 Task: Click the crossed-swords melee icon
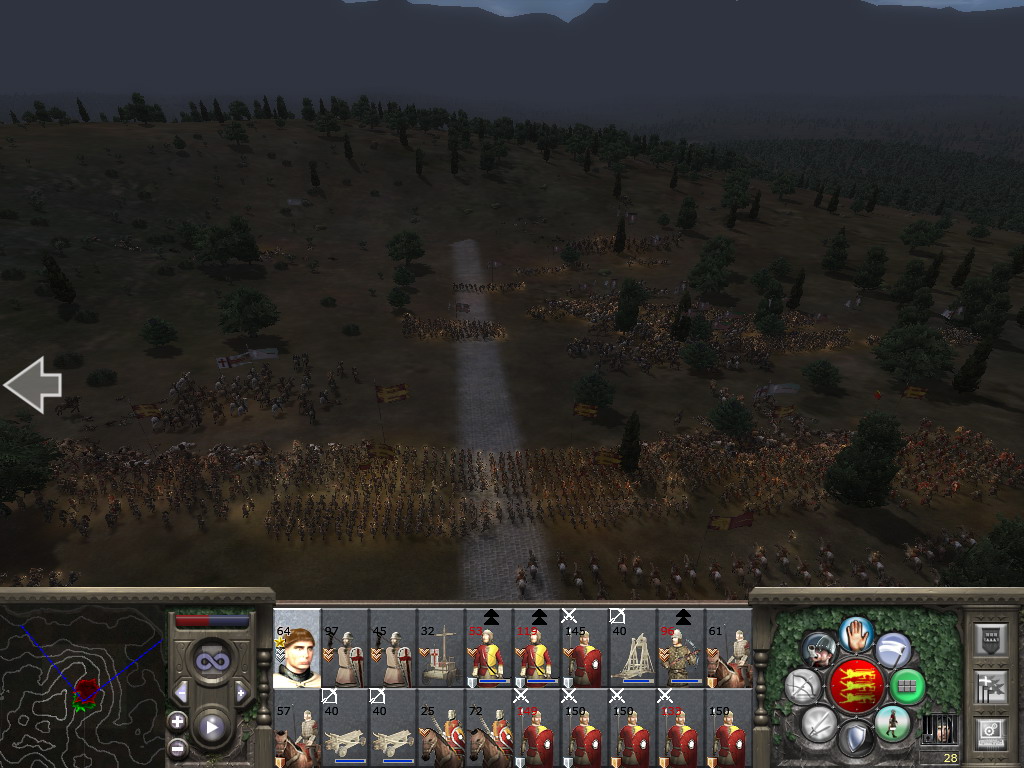[819, 723]
